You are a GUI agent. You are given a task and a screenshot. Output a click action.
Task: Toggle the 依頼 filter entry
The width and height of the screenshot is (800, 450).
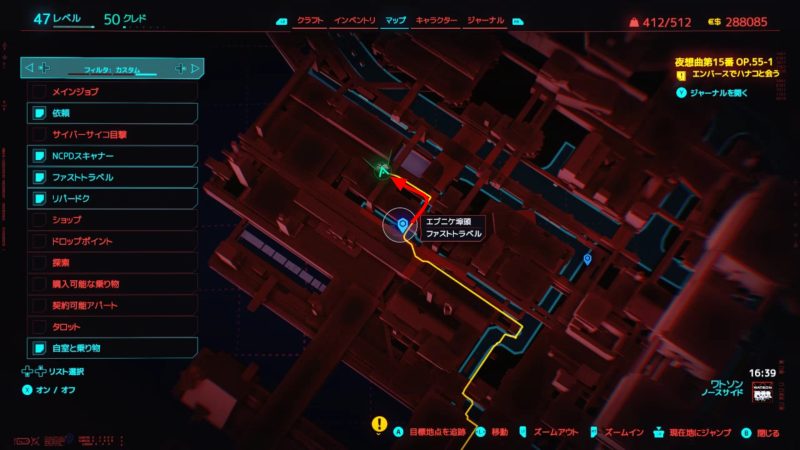coord(113,113)
